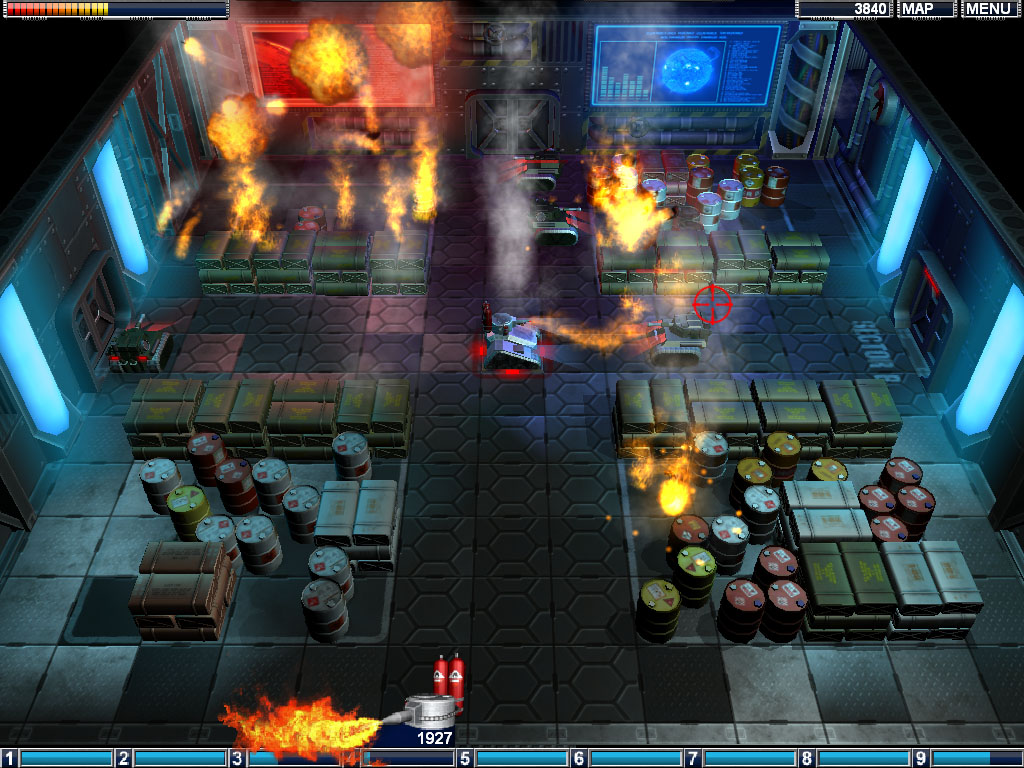
Task: Select weapon slot 1
Action: pos(57,758)
